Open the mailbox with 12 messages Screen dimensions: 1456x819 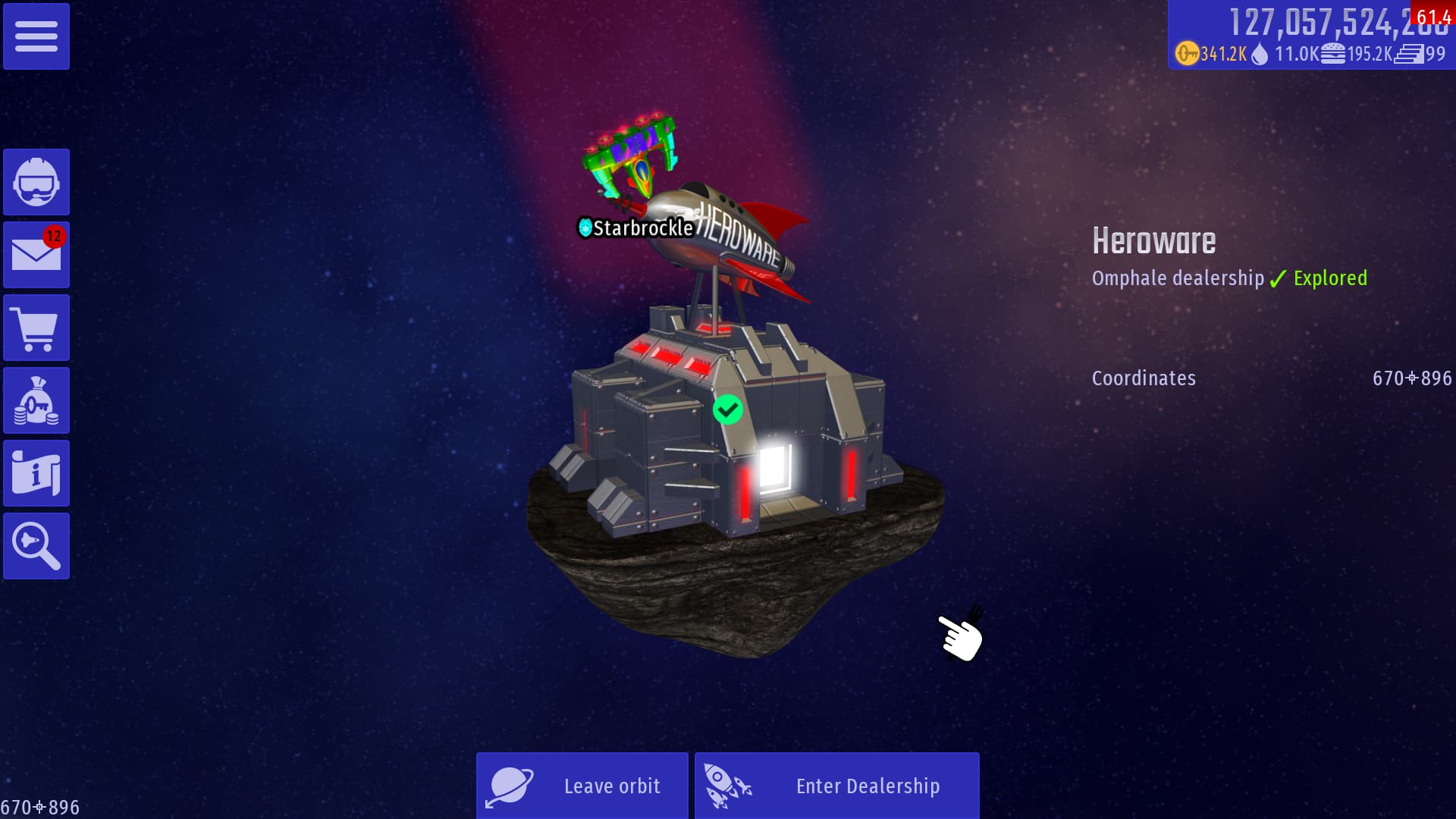(x=36, y=255)
